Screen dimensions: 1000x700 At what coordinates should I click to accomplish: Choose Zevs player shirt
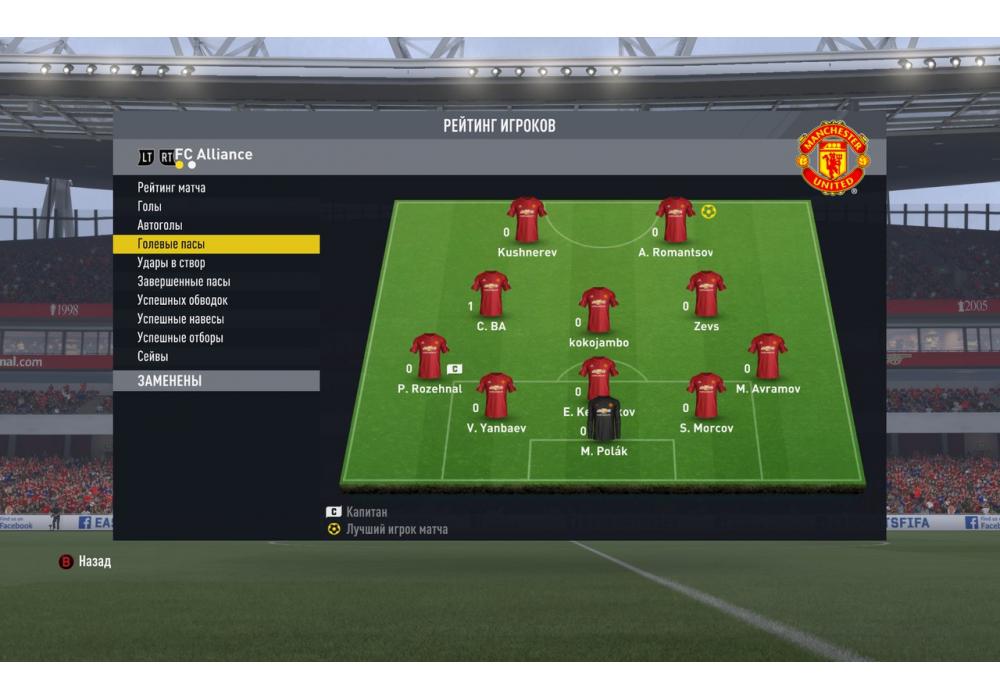(706, 294)
